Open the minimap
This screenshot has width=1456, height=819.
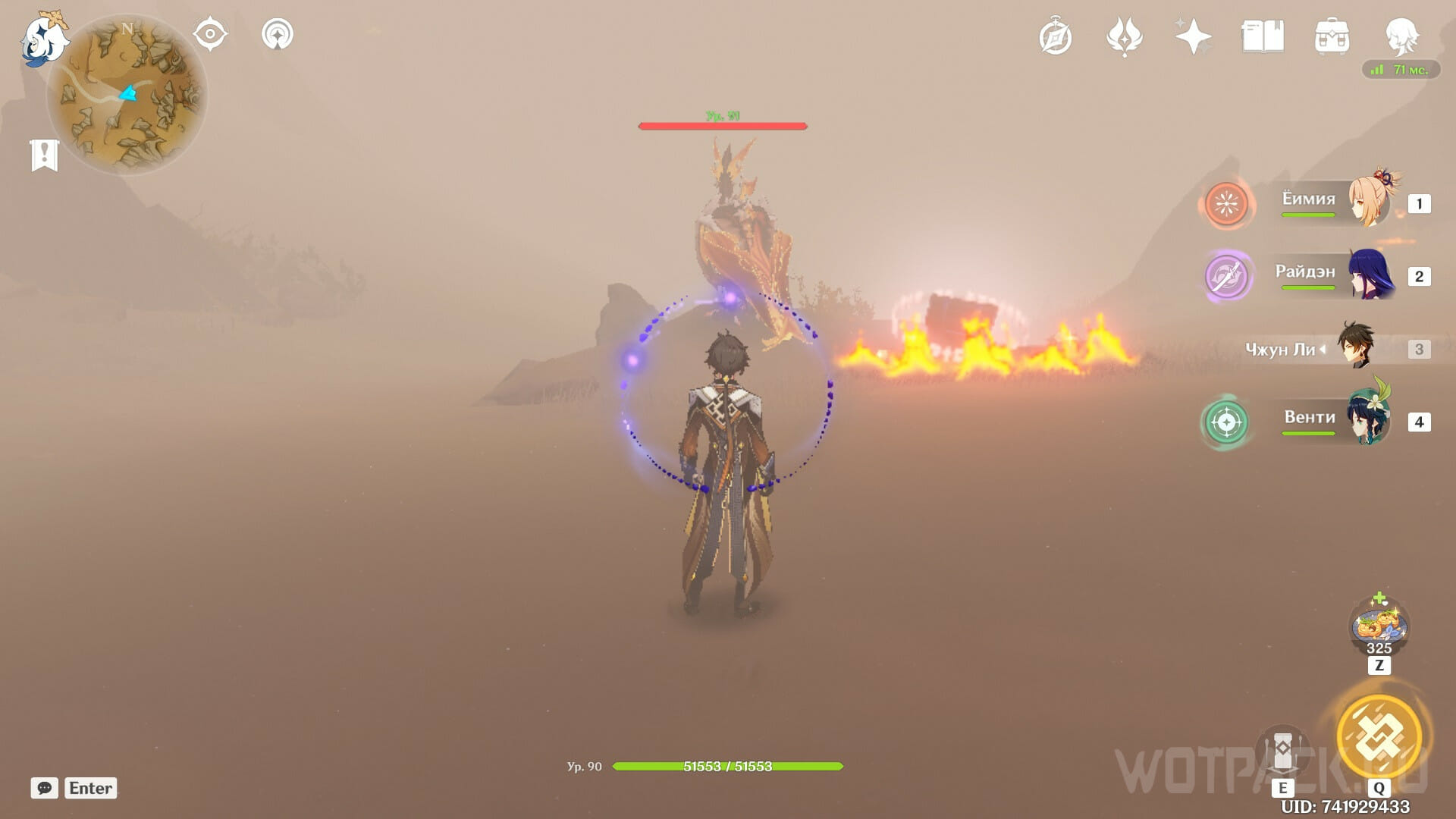pyautogui.click(x=127, y=96)
